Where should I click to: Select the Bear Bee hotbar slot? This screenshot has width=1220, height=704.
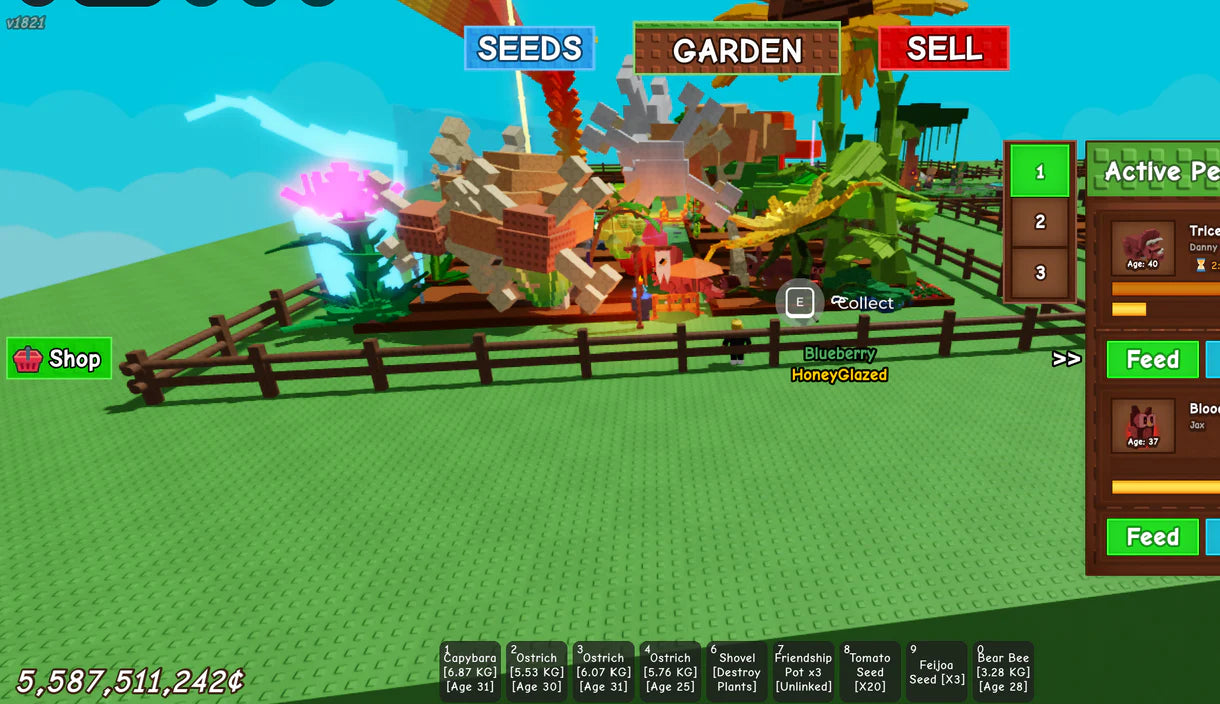point(1003,671)
